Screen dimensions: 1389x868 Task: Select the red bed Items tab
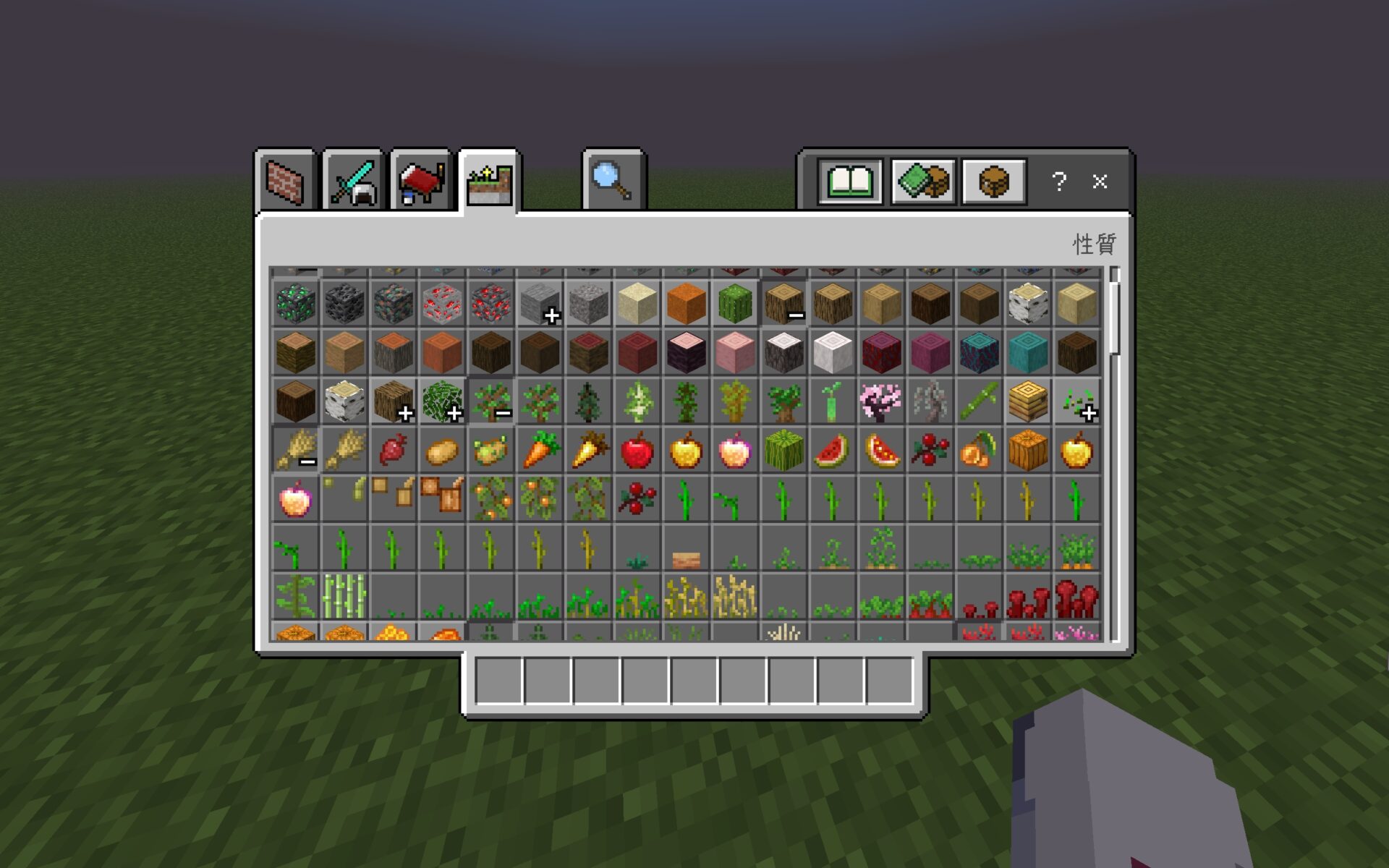[x=421, y=182]
